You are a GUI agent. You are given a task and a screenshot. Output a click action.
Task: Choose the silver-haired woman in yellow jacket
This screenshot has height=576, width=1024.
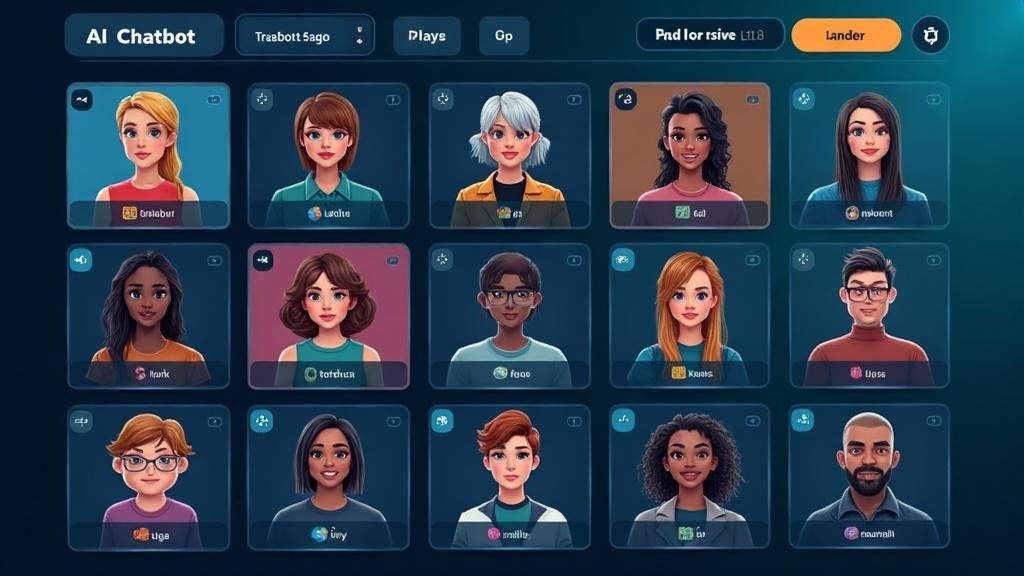[510, 155]
